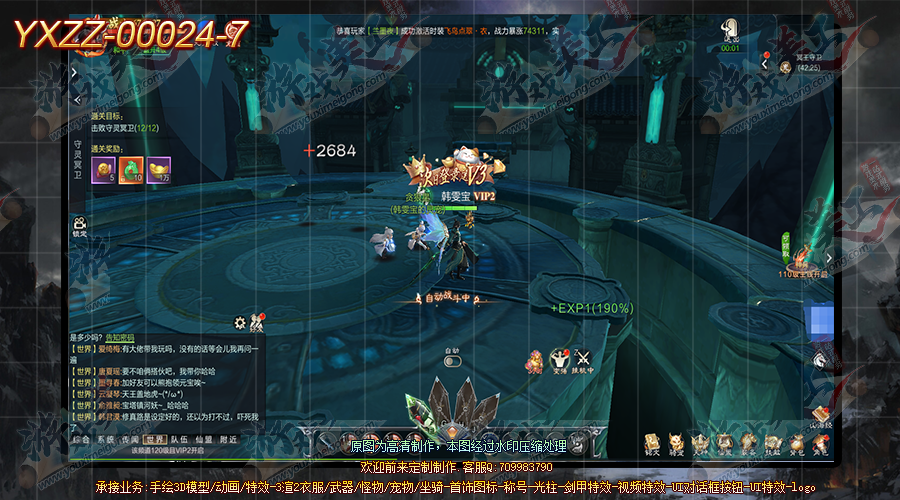Click the 锁定 camera lock button
The width and height of the screenshot is (900, 500).
pos(79,226)
